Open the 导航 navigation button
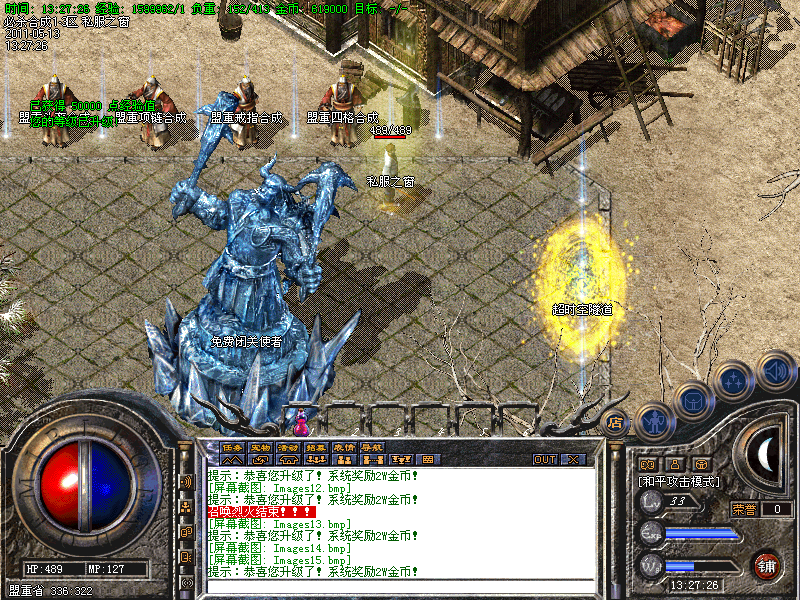 pos(372,447)
